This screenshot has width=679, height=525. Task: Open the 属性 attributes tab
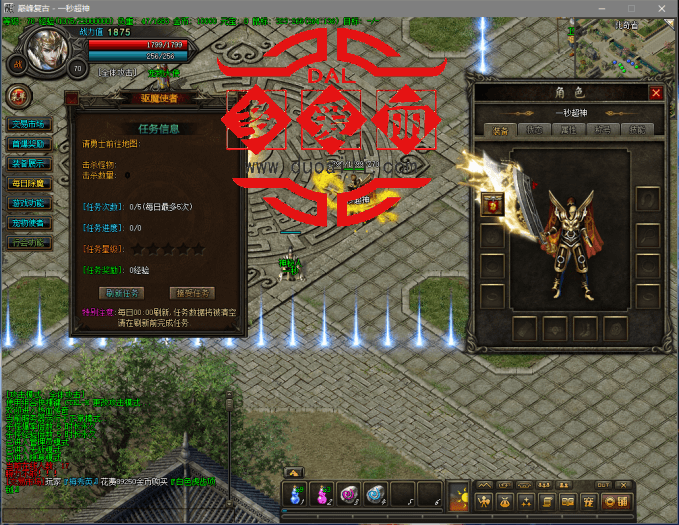tap(568, 131)
